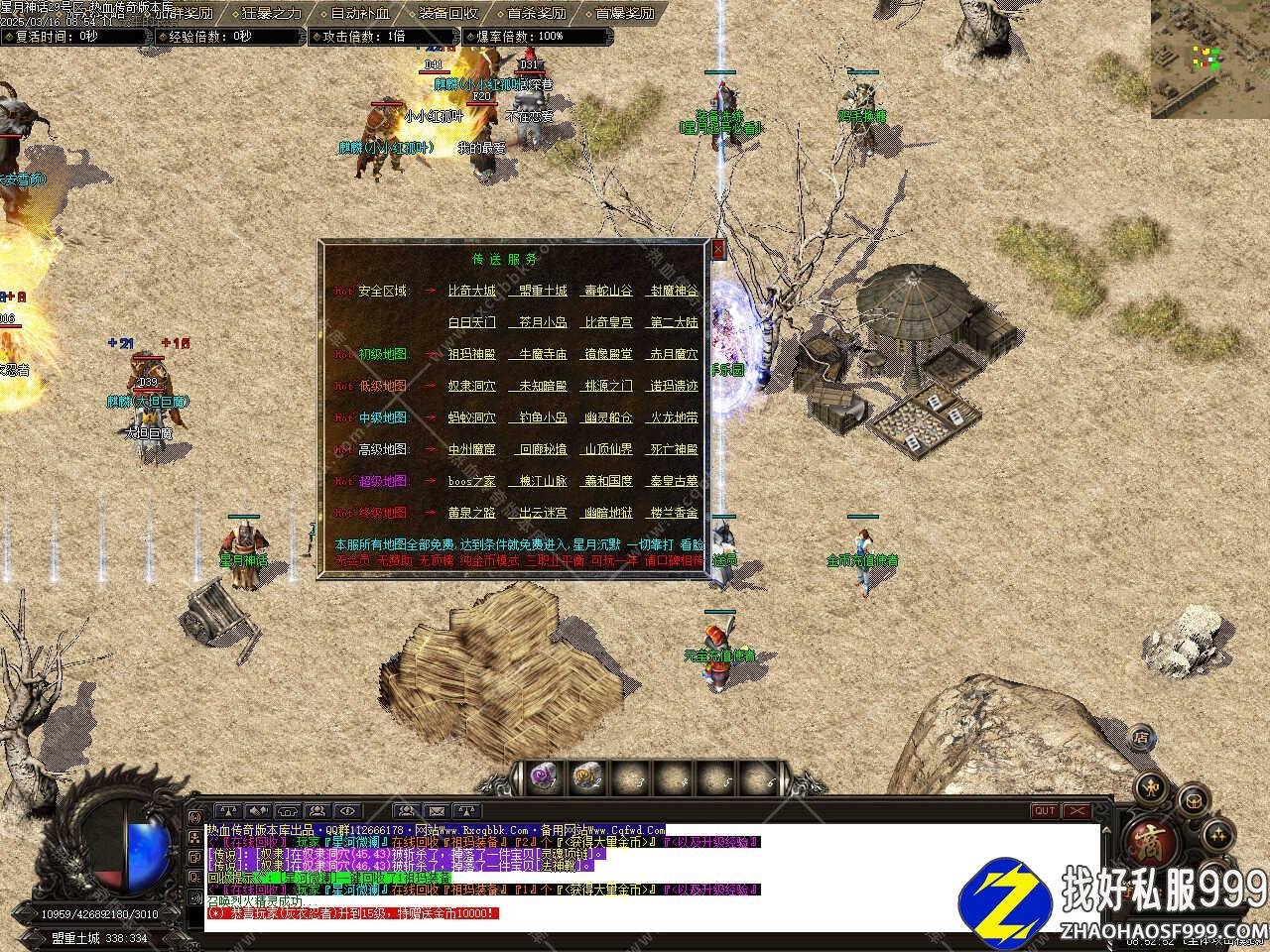Teleport to 奴隶洞穴
1270x952 pixels.
point(471,386)
